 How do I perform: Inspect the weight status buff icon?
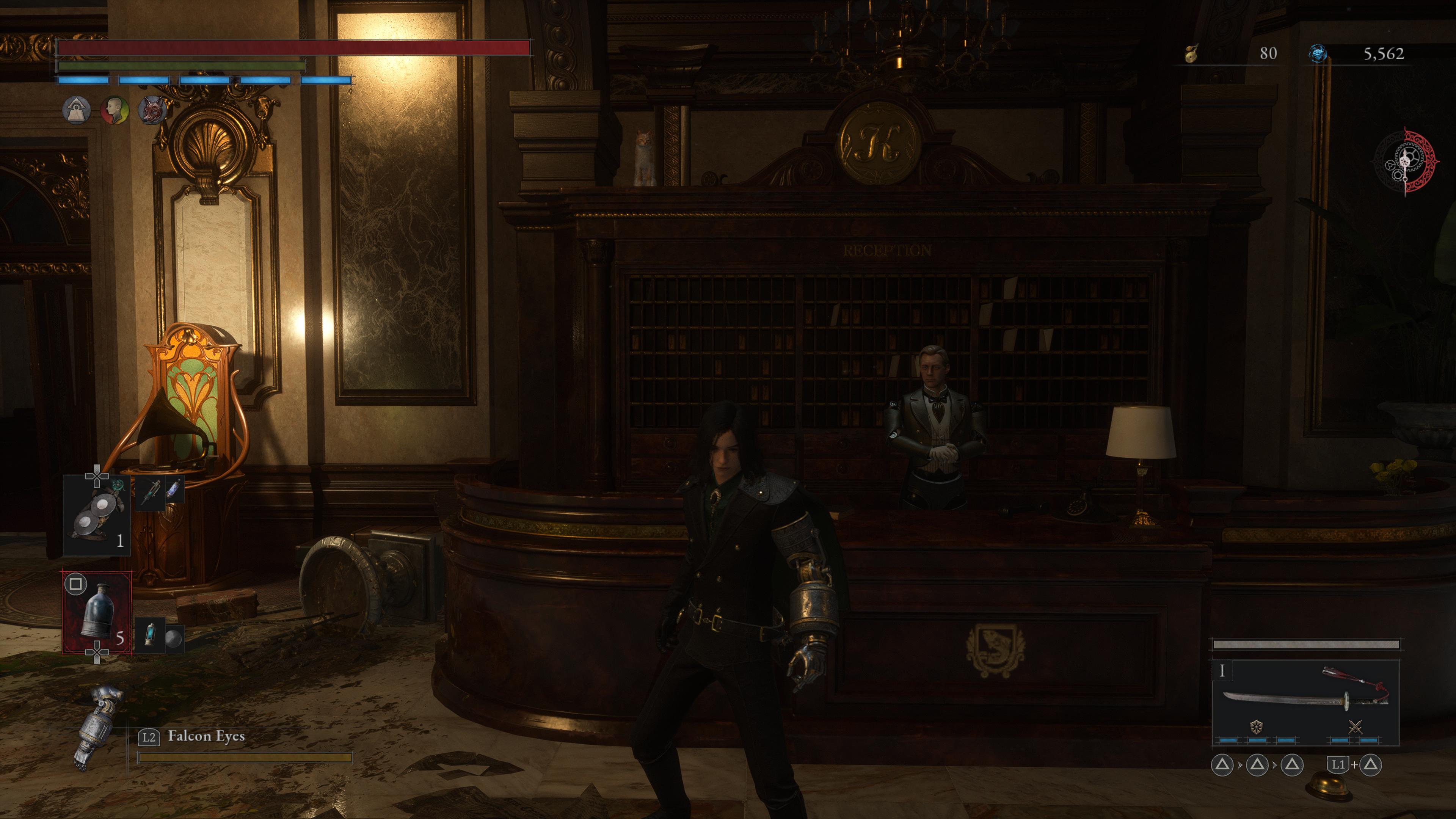click(77, 110)
